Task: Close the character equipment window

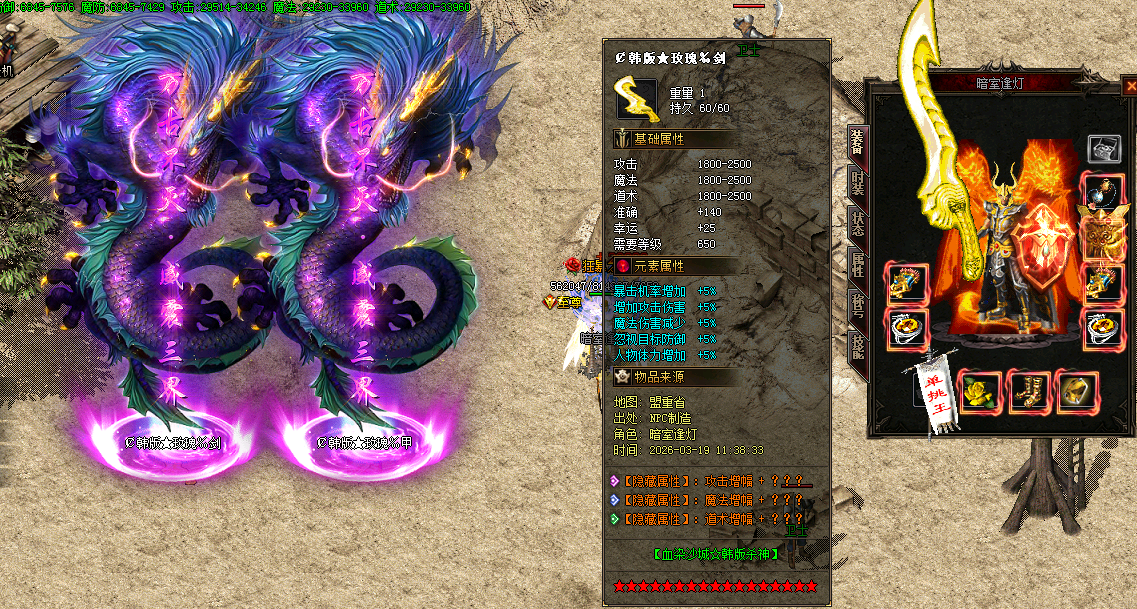Action: [x=1130, y=86]
